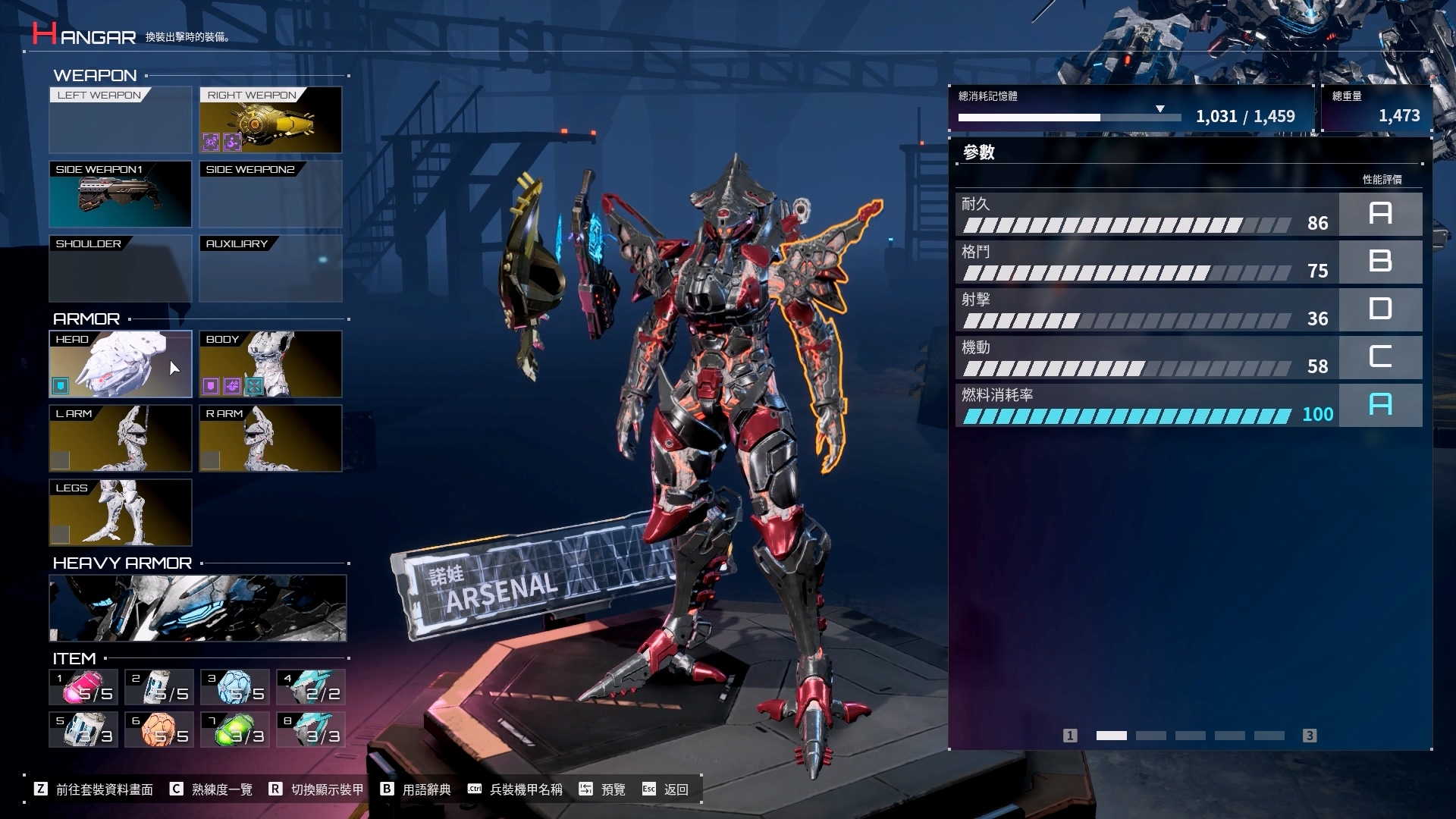
Task: Open the Shoulder equipment slot
Action: [x=120, y=268]
